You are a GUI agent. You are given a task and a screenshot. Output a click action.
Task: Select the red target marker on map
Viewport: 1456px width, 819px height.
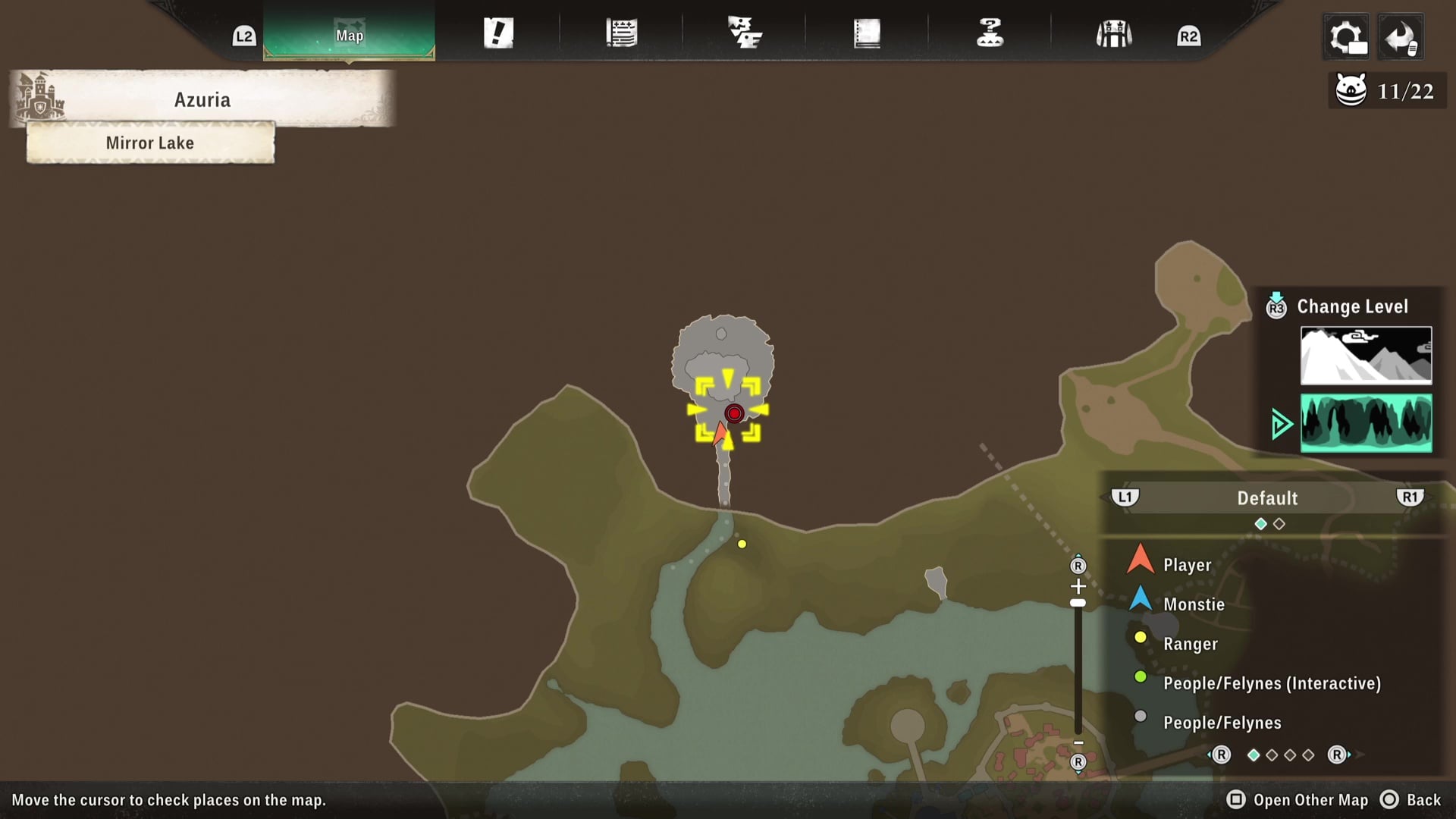coord(734,413)
